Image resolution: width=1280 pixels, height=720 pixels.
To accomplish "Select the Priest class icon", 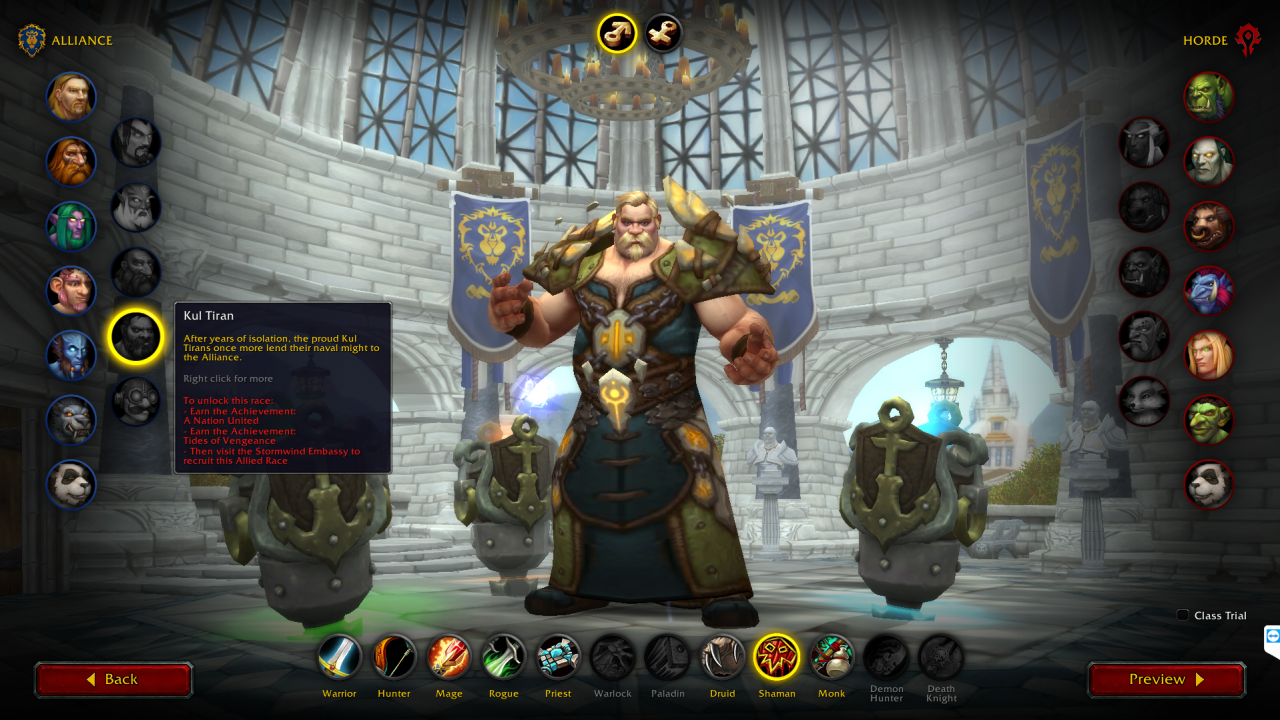I will click(557, 656).
